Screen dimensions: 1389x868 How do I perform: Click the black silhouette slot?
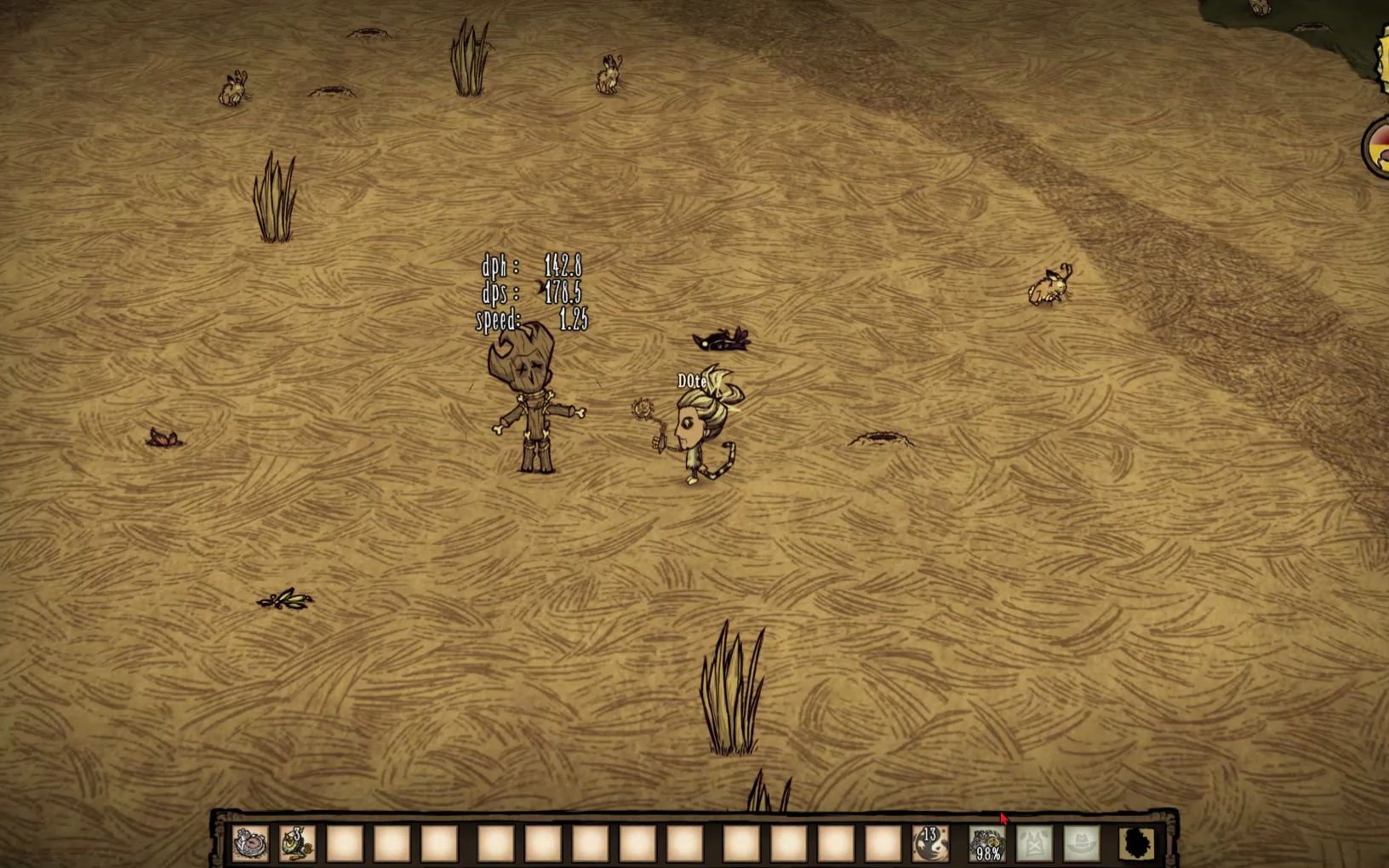(1138, 843)
